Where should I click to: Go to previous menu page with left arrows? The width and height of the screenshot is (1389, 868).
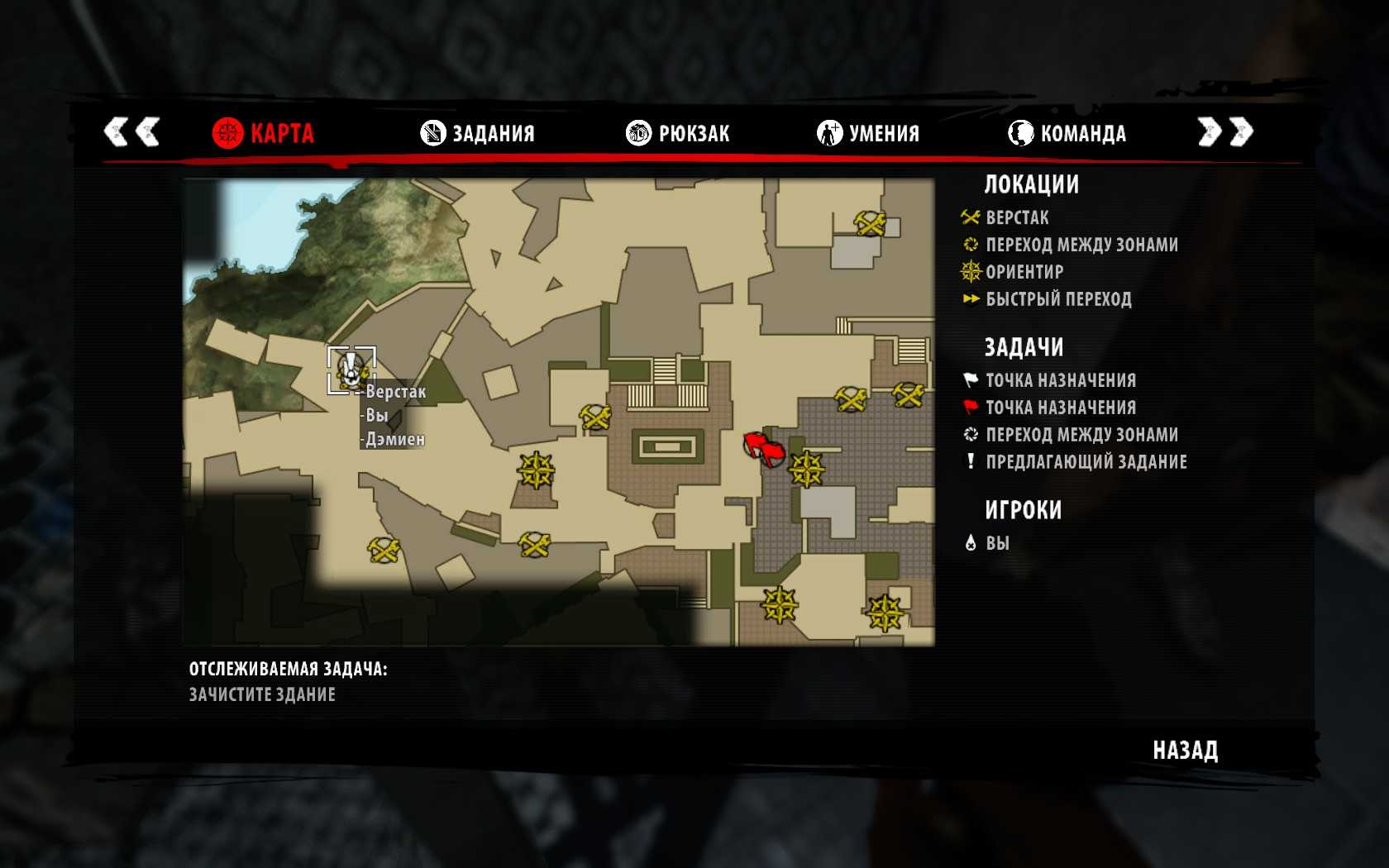coord(131,131)
